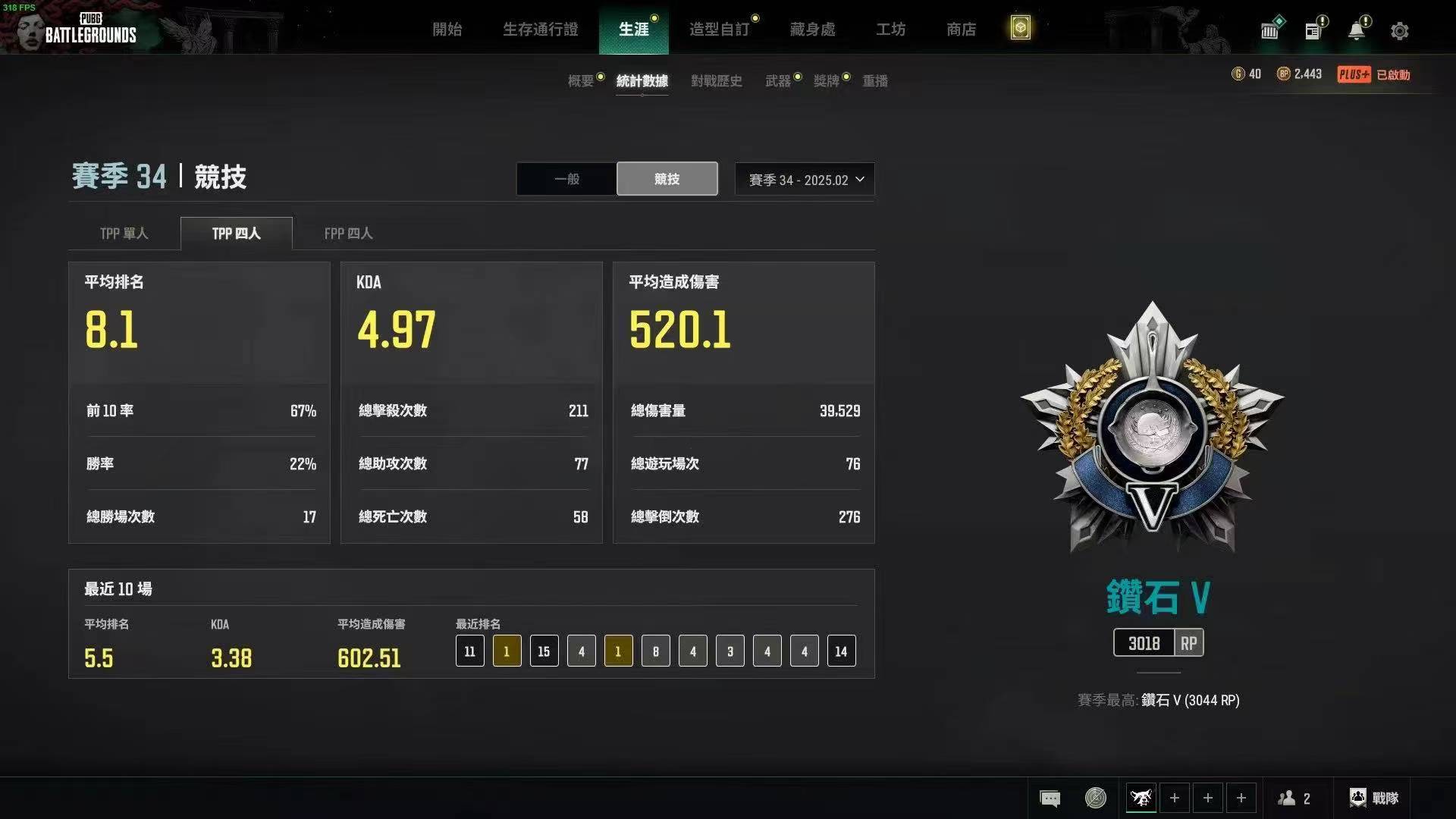Show the 對戰歷史 match history
This screenshot has height=819, width=1456.
point(716,81)
